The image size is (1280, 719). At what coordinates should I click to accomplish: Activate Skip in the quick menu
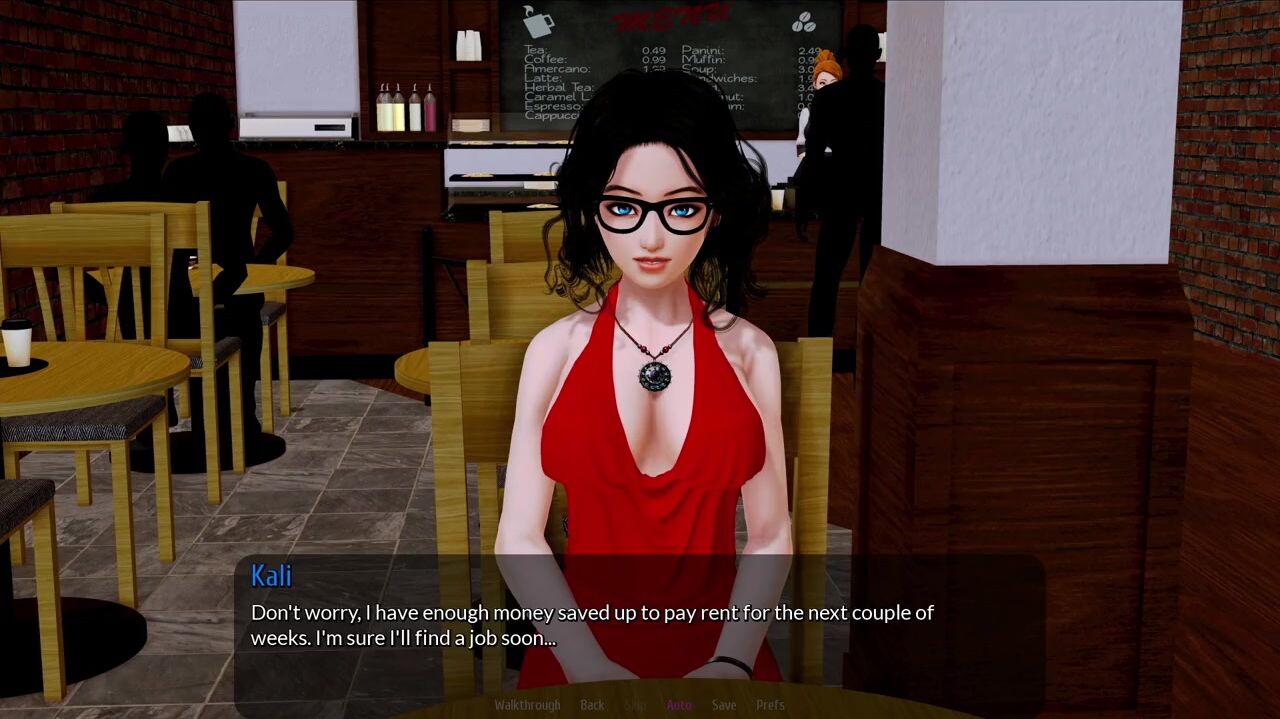tap(635, 705)
